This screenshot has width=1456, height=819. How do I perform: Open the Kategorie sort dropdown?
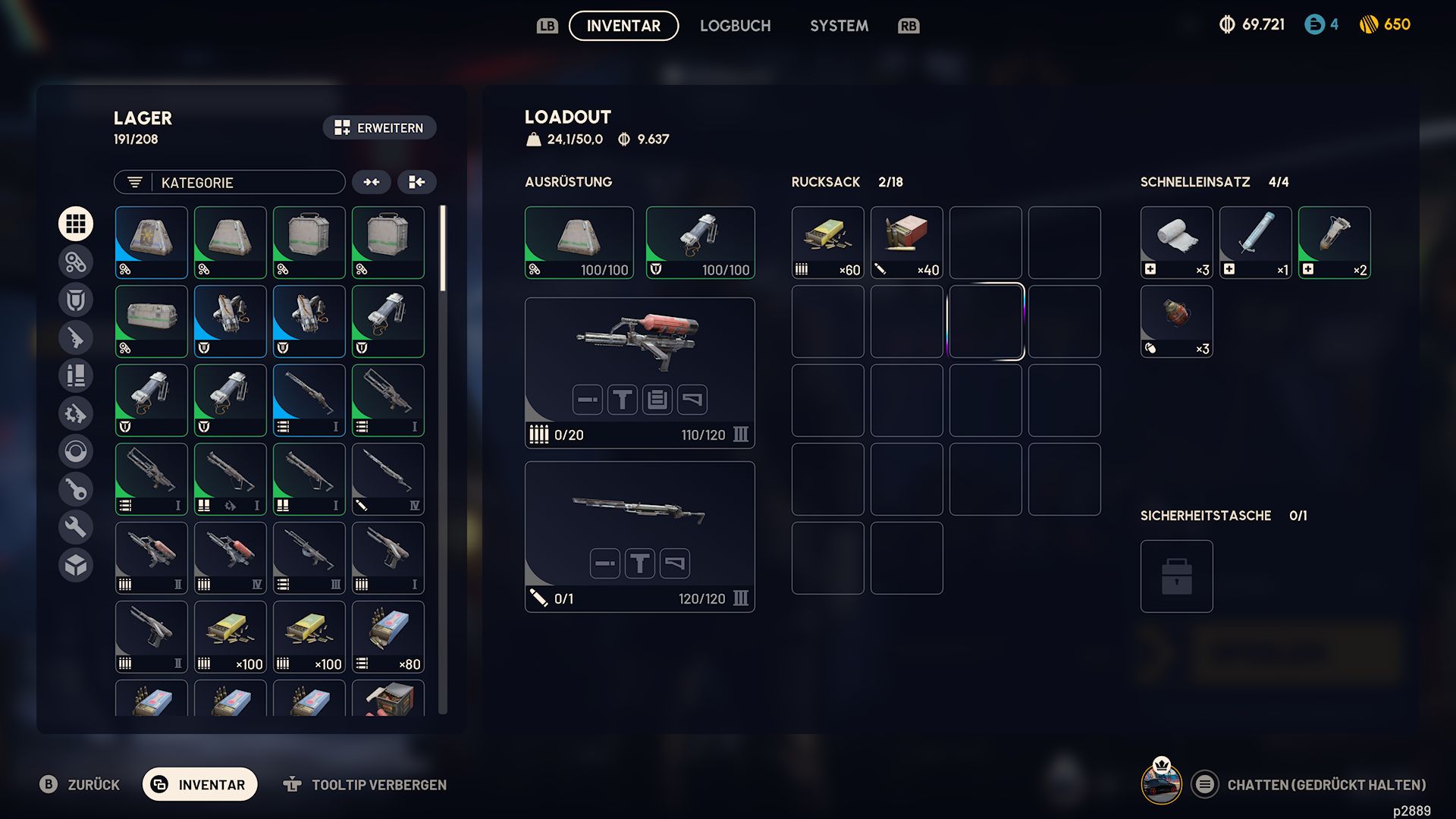pyautogui.click(x=230, y=182)
